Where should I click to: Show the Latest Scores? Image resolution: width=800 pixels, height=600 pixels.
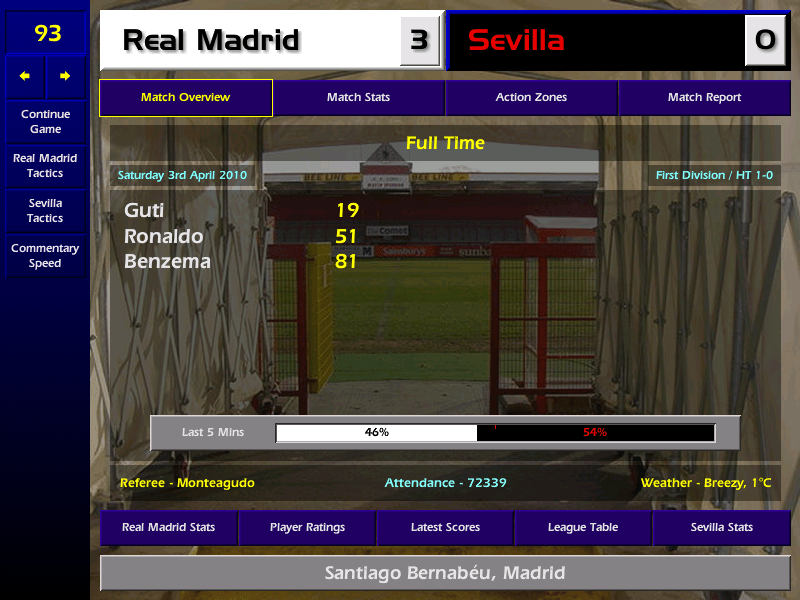click(x=445, y=527)
